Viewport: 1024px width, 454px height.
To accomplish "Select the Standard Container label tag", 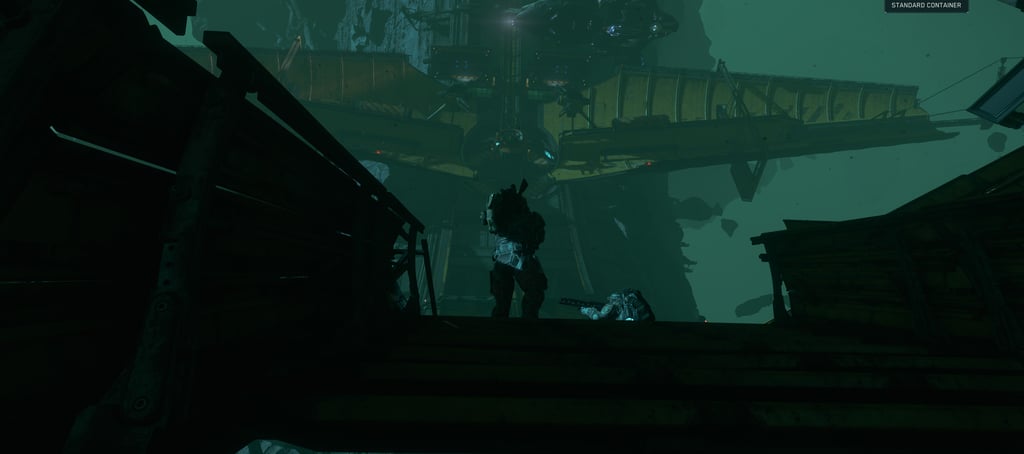I will pos(926,6).
